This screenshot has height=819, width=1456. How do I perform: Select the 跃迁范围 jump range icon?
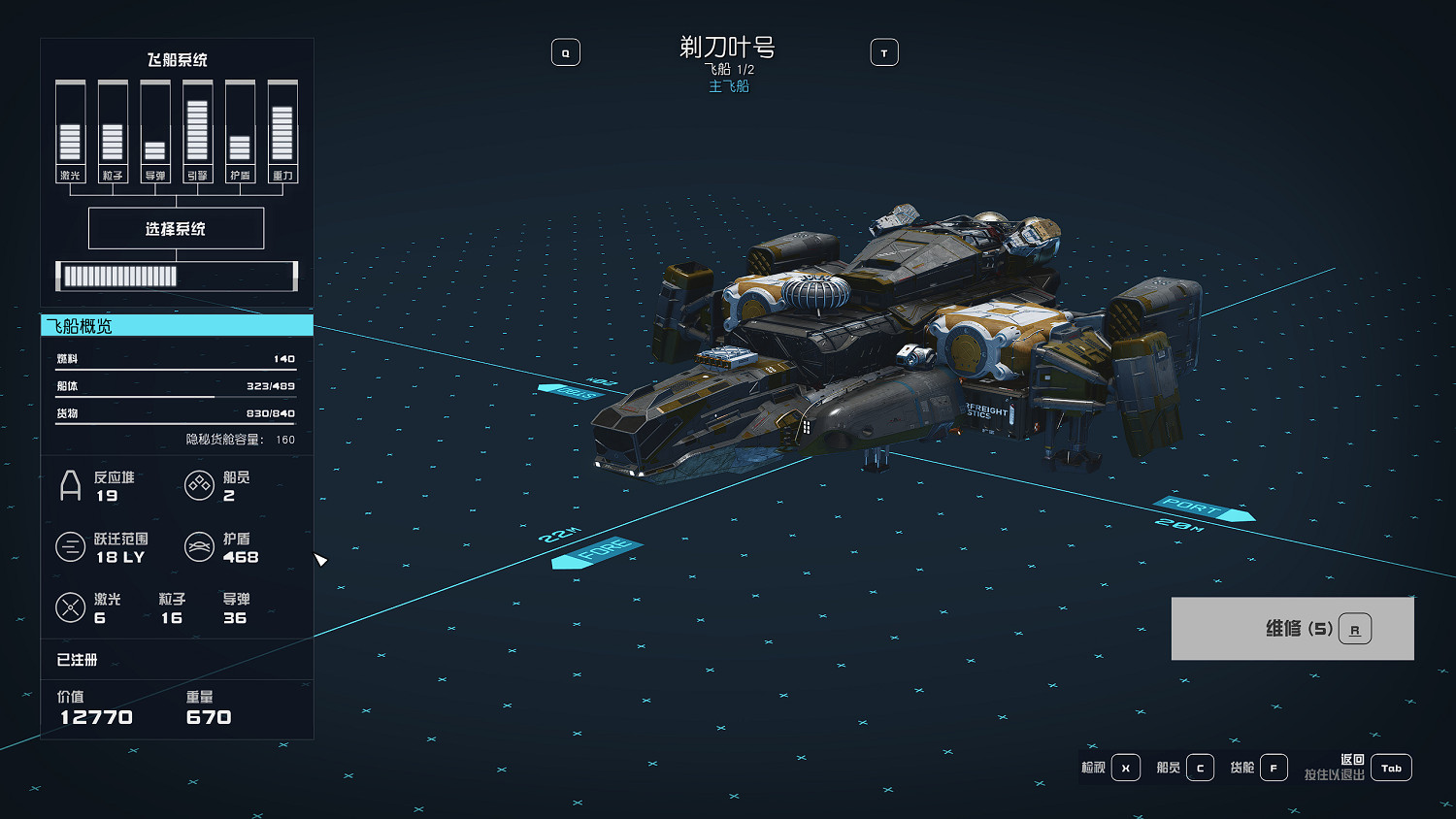tap(71, 546)
